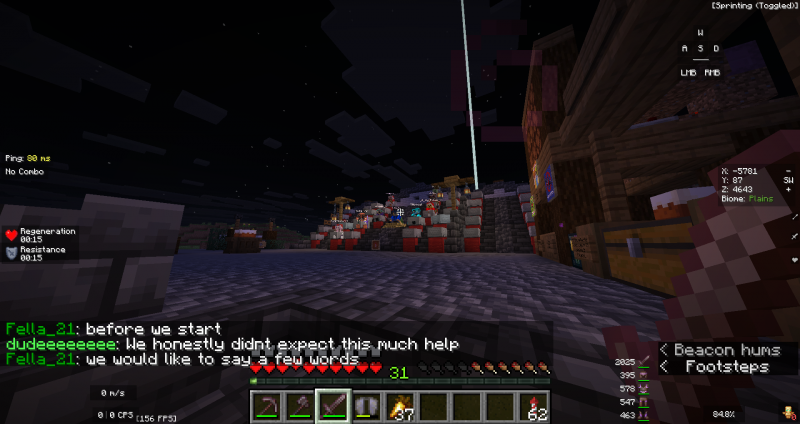Select the hotbar slot holding 37 items

(x=402, y=404)
